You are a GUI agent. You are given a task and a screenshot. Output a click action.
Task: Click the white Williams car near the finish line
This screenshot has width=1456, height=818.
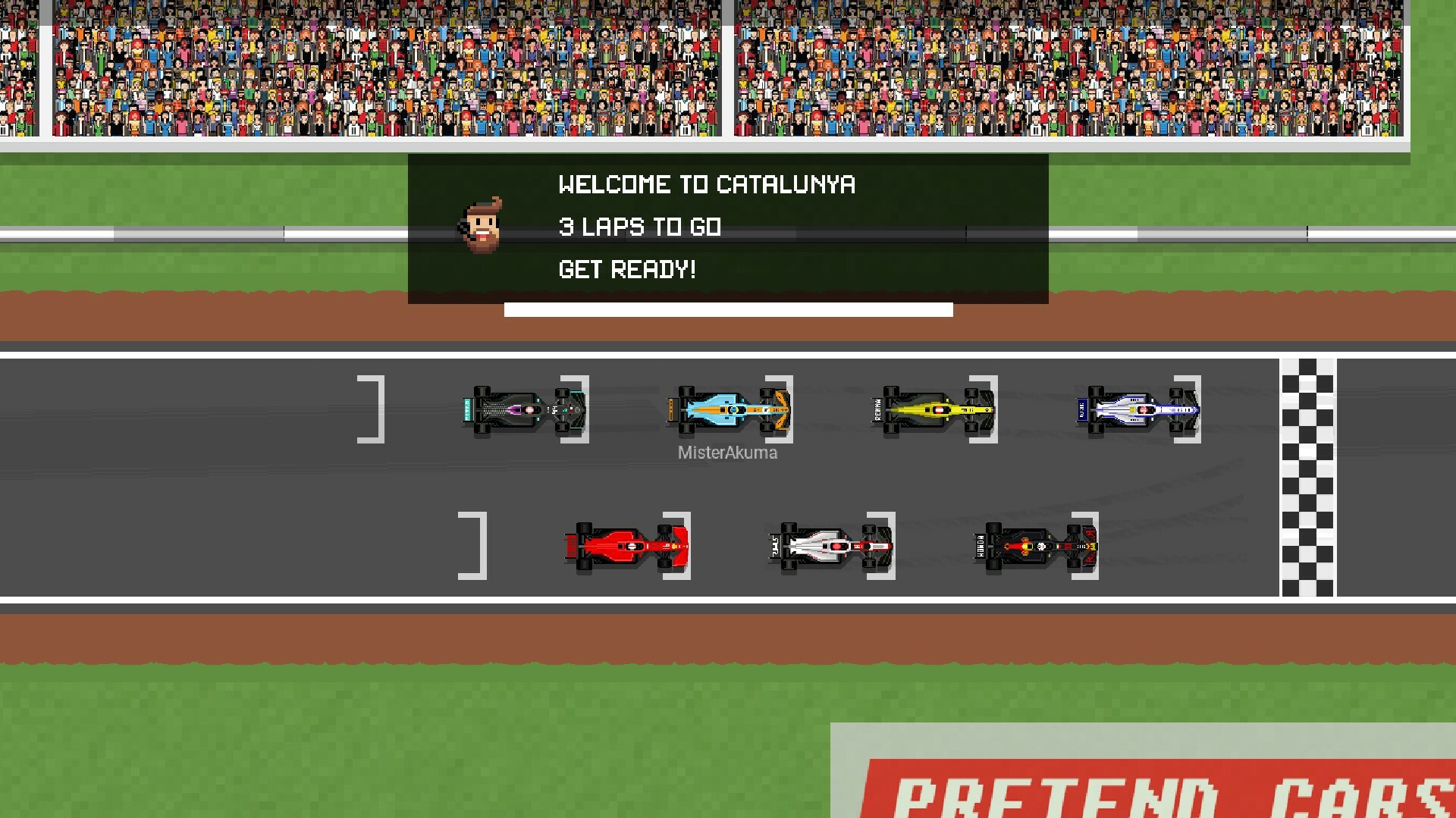(1137, 410)
